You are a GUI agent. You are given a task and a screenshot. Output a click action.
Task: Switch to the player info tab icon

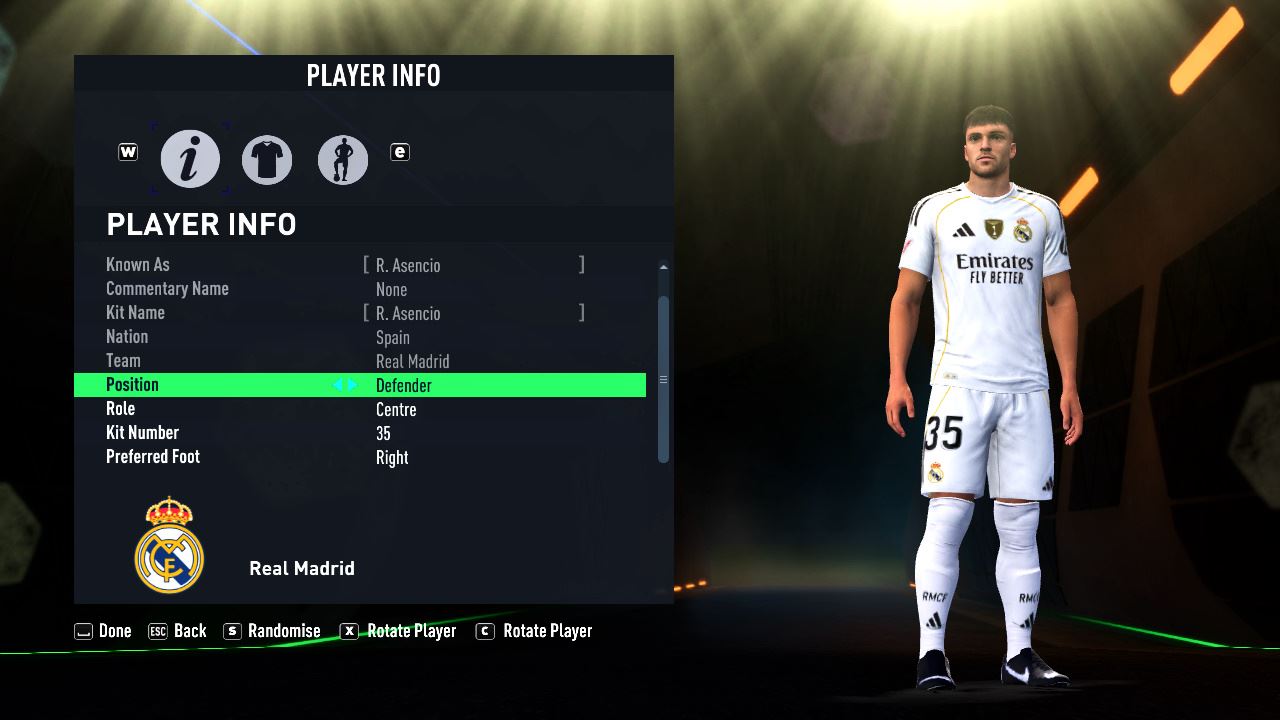pyautogui.click(x=190, y=159)
